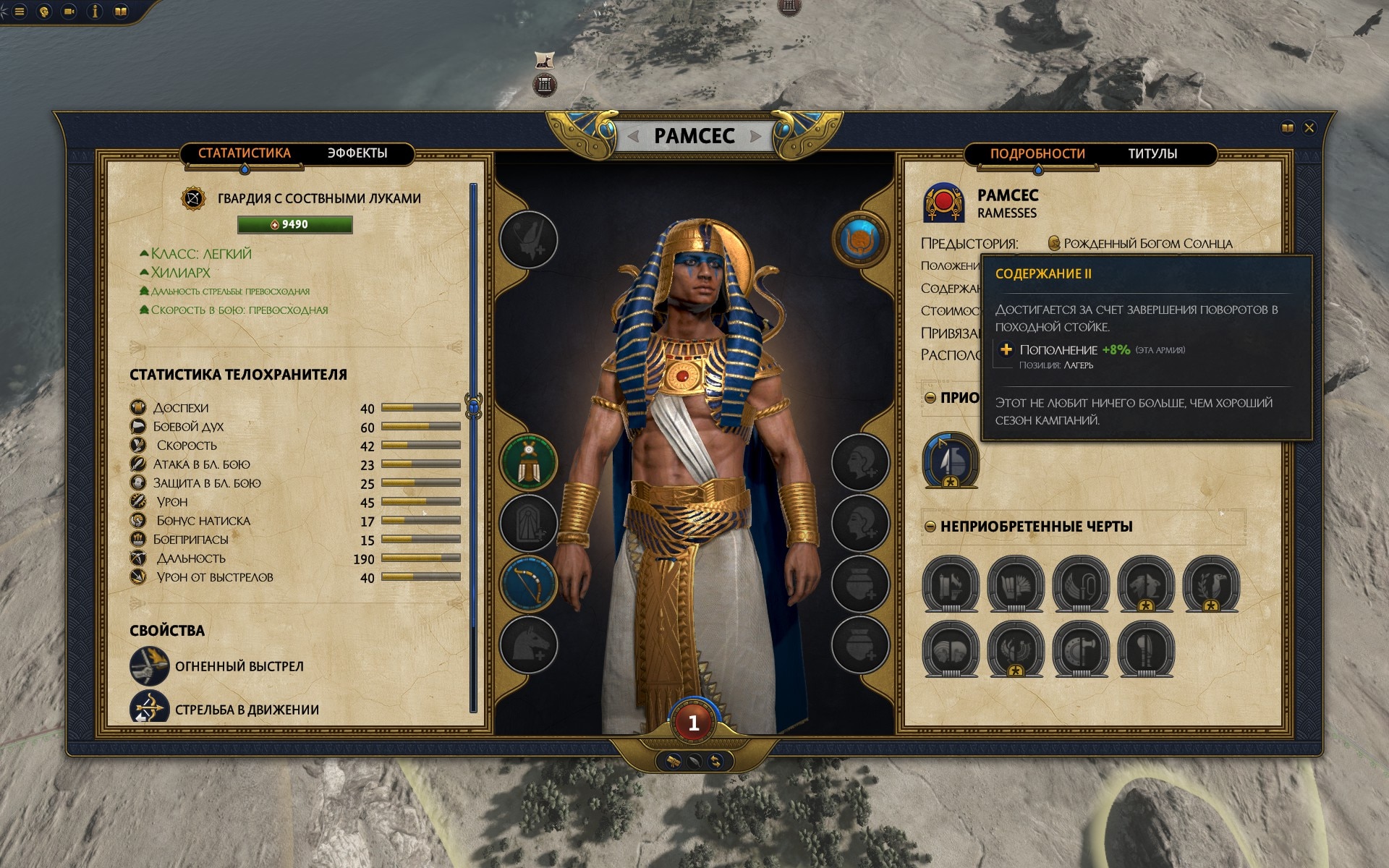Click the Огненный выстрел ability icon

click(x=149, y=665)
